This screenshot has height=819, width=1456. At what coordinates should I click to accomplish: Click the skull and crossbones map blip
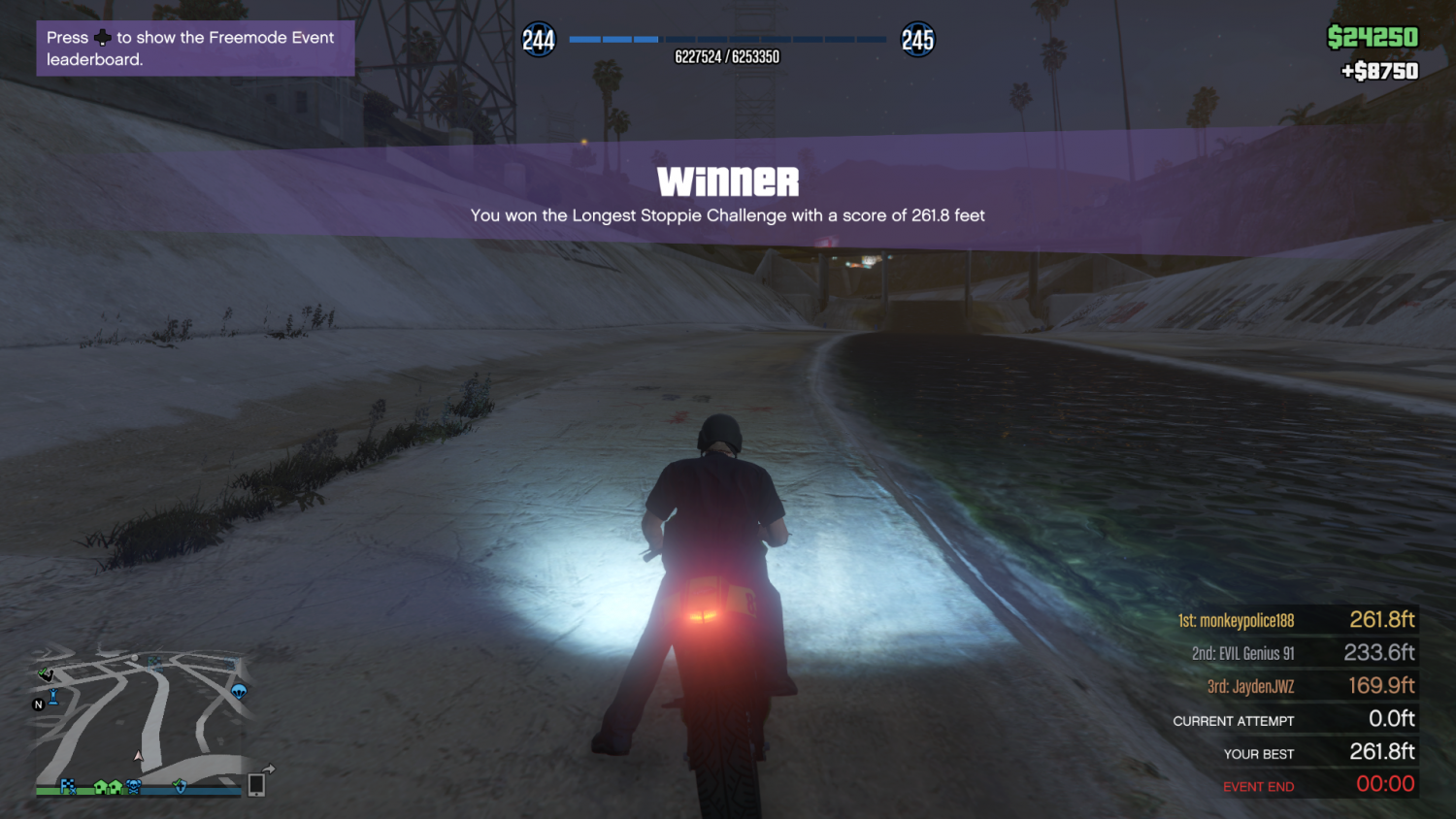[x=134, y=786]
